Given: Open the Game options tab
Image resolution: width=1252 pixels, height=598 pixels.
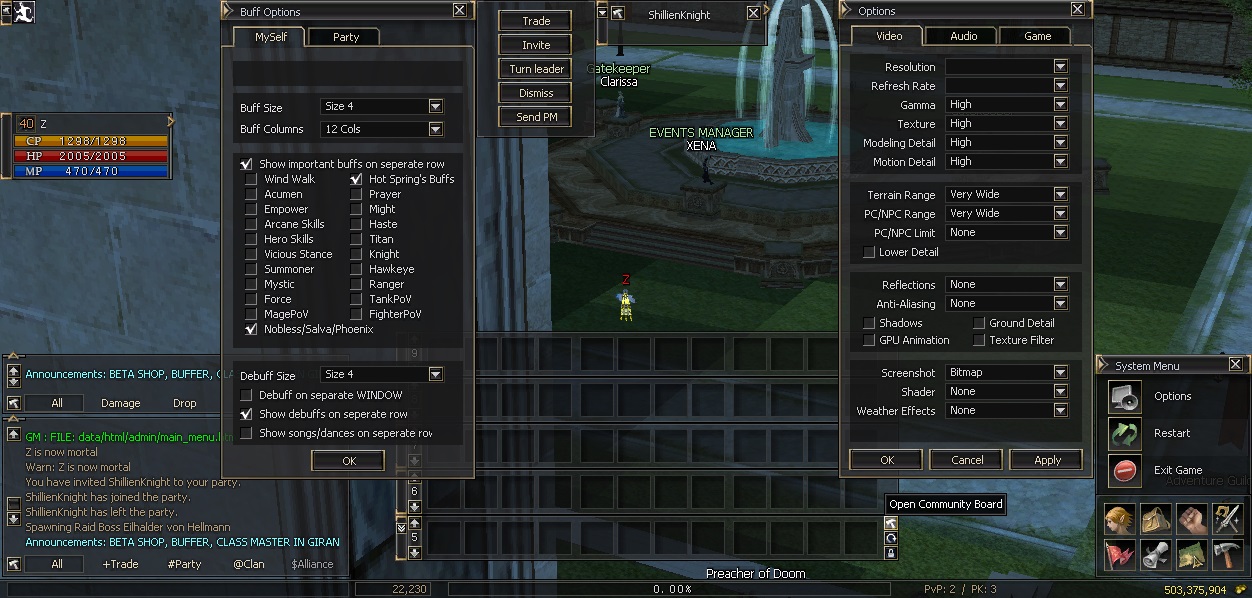Looking at the screenshot, I should 1037,36.
